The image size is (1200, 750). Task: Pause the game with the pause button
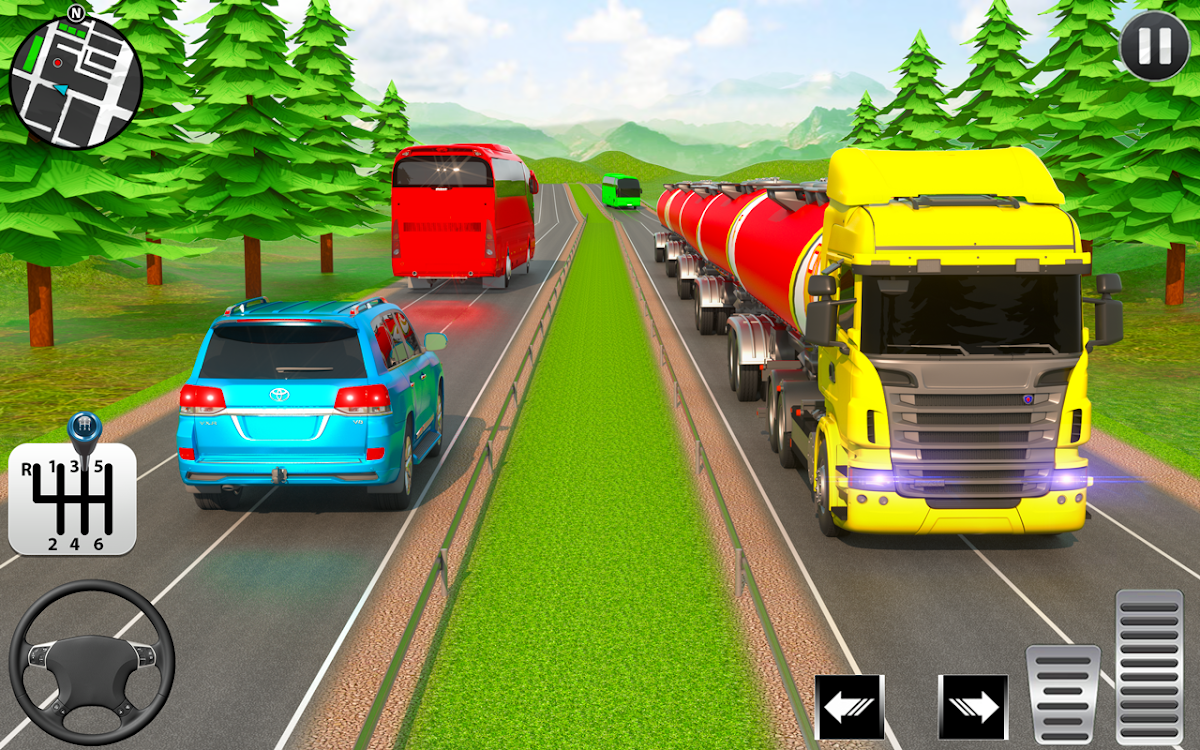[x=1153, y=45]
